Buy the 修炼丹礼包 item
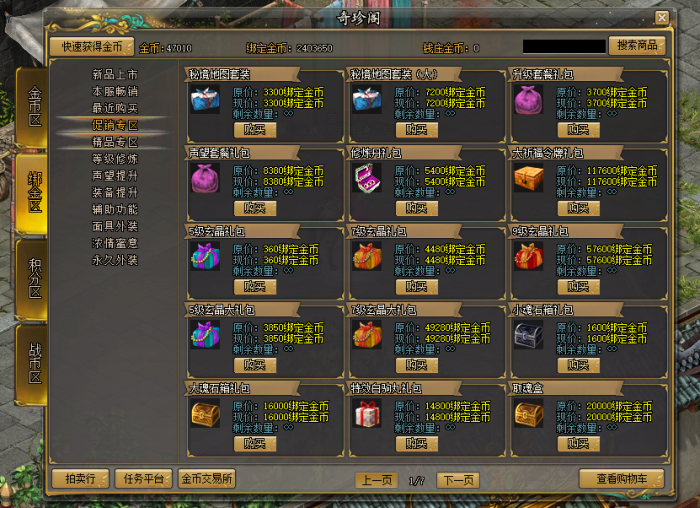 pyautogui.click(x=416, y=208)
